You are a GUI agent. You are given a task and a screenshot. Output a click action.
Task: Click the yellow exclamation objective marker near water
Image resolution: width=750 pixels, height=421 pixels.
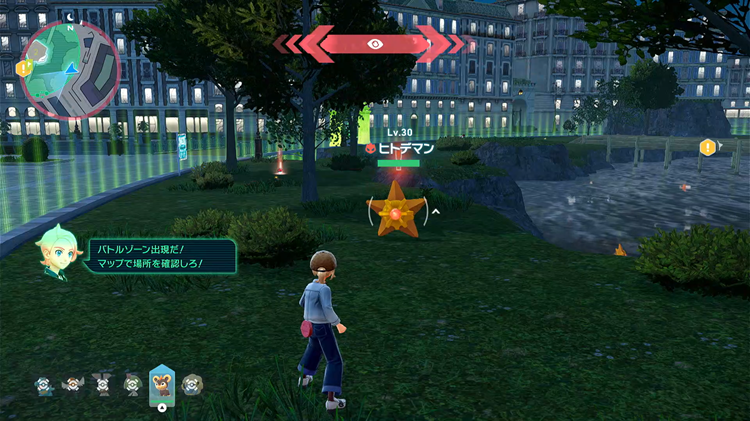click(x=708, y=147)
